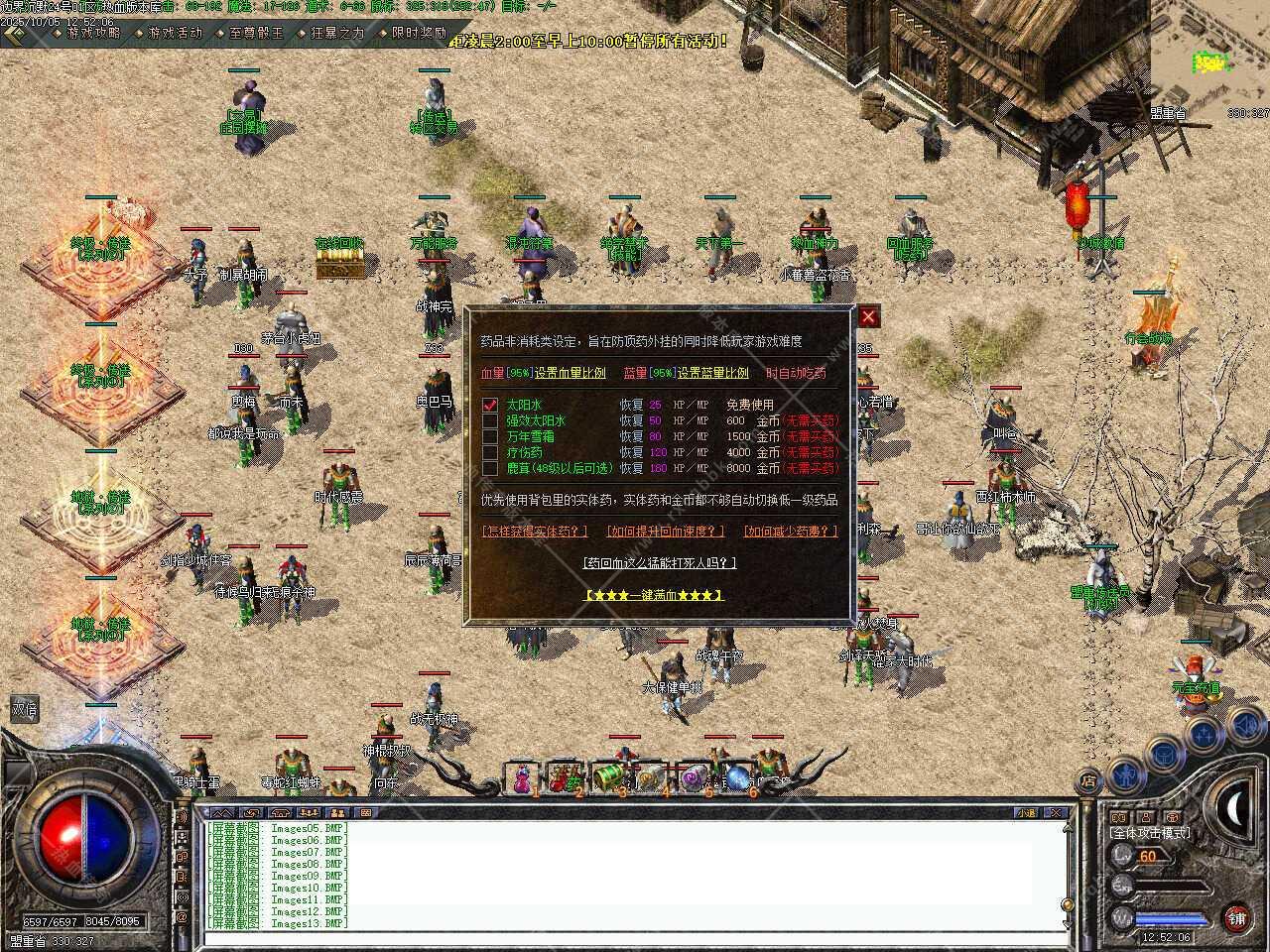Select the 疗伤药 checkbox

pyautogui.click(x=489, y=452)
